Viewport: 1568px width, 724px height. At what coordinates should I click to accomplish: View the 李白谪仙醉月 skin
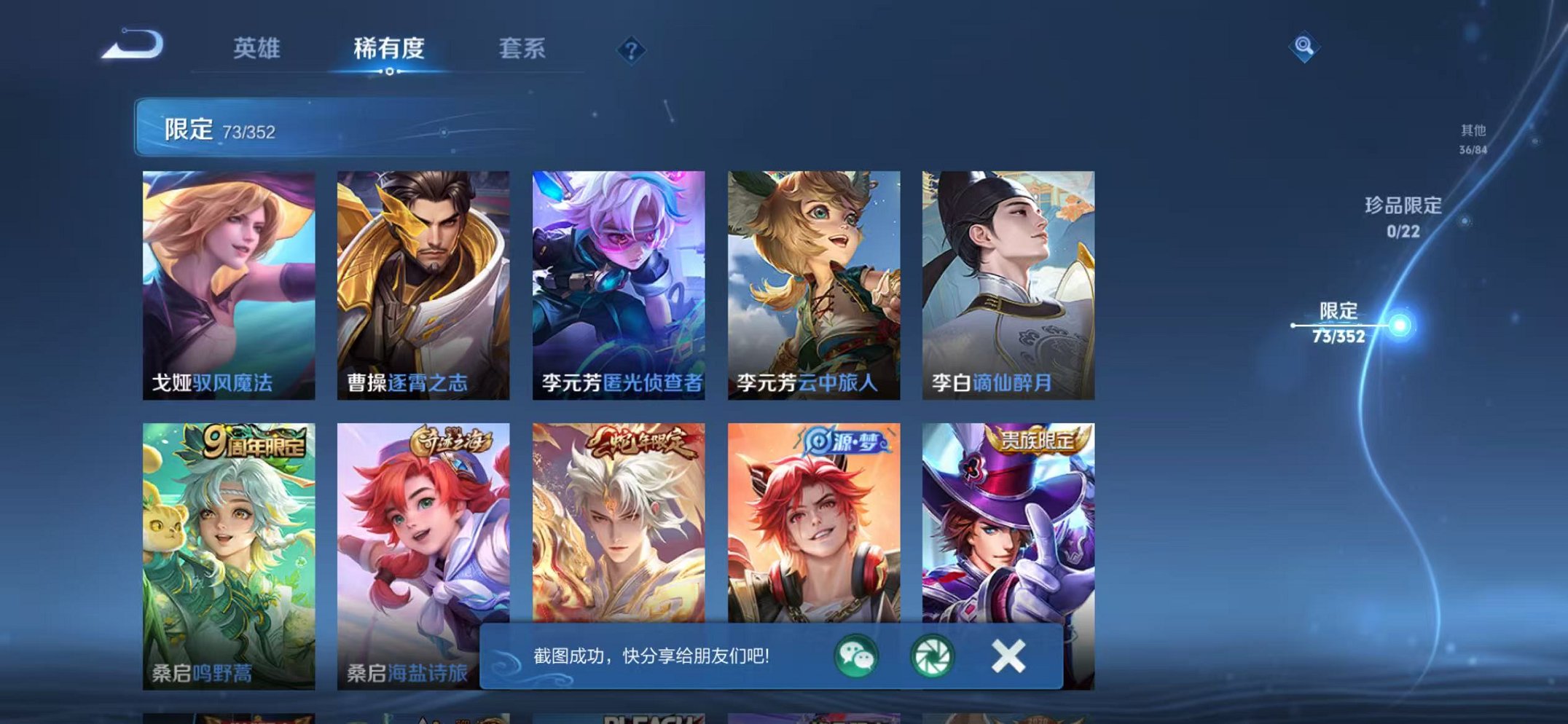pyautogui.click(x=1009, y=277)
